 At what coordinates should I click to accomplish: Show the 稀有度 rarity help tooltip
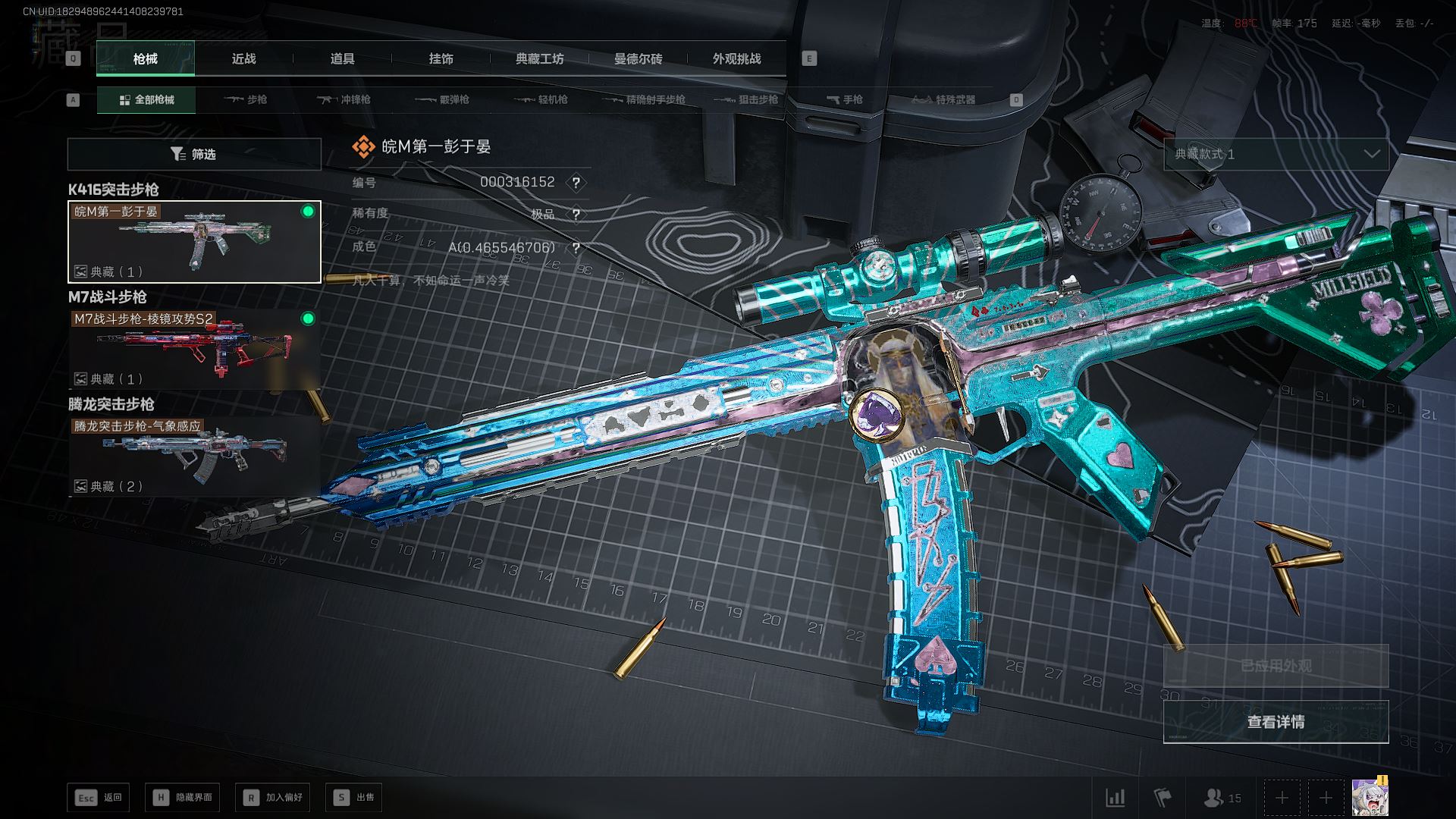coord(576,215)
